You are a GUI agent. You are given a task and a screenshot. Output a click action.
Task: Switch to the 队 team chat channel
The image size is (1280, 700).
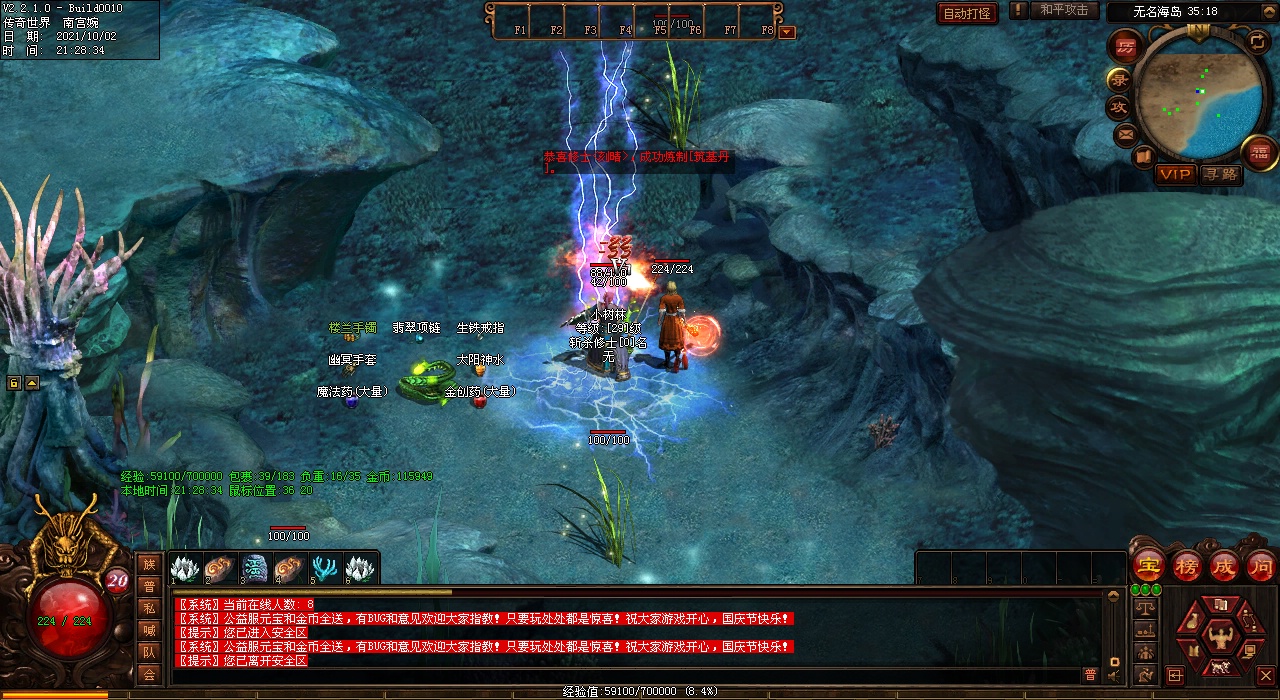point(149,652)
